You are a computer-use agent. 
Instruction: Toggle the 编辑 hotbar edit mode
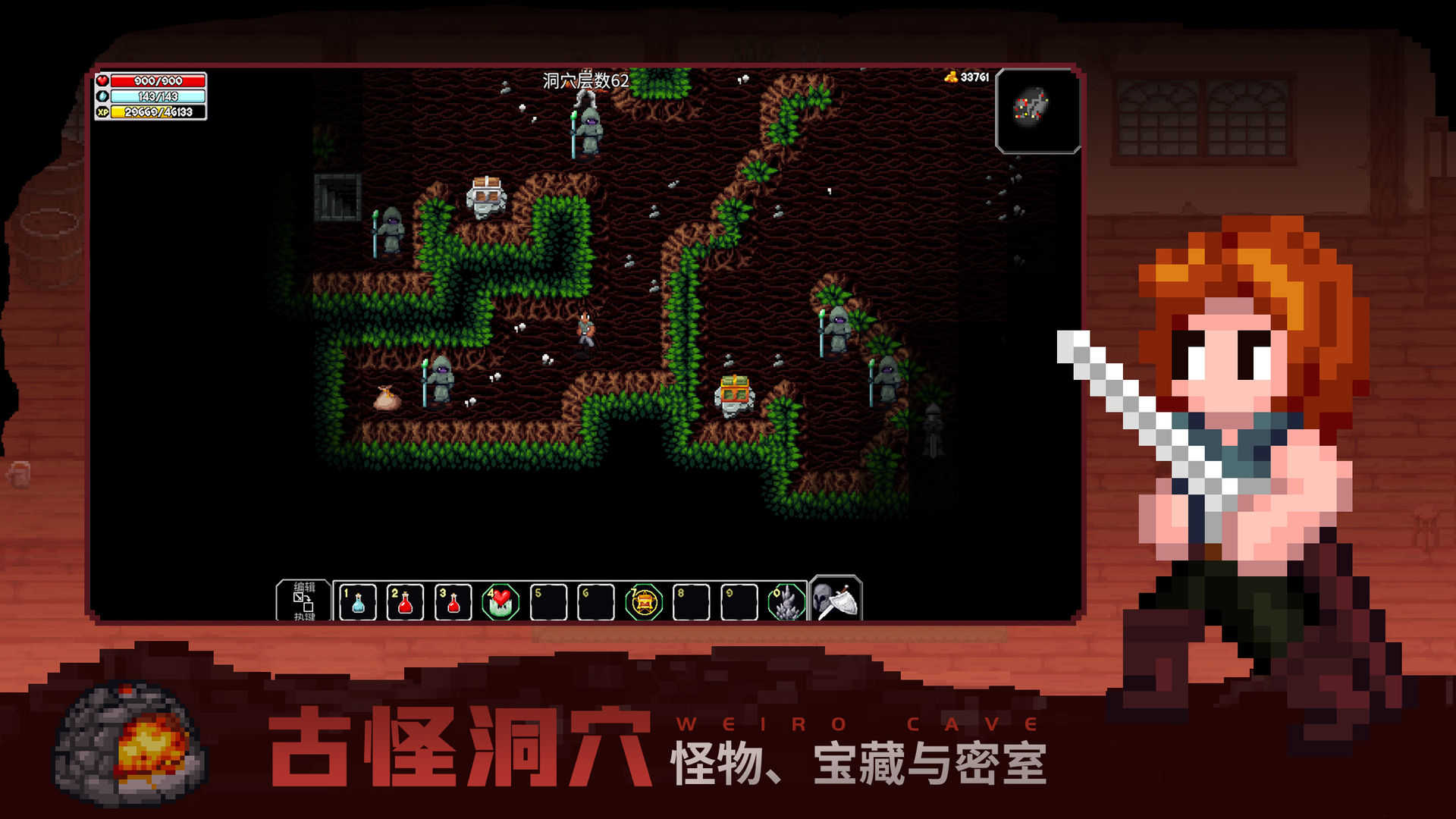pyautogui.click(x=303, y=585)
